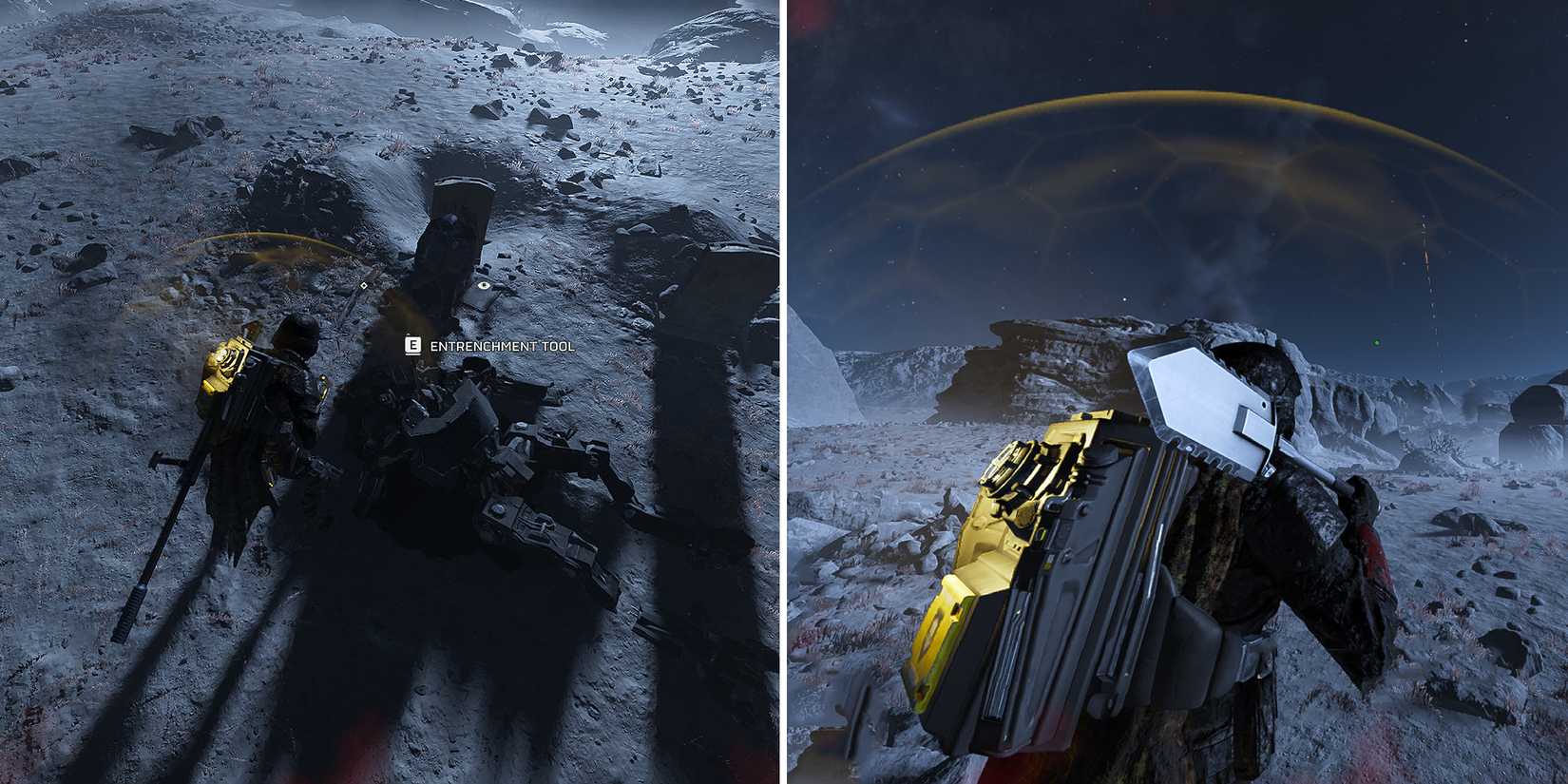Viewport: 1568px width, 784px height.
Task: Select the ENTRENCHMENT TOOL text label
Action: pos(502,346)
